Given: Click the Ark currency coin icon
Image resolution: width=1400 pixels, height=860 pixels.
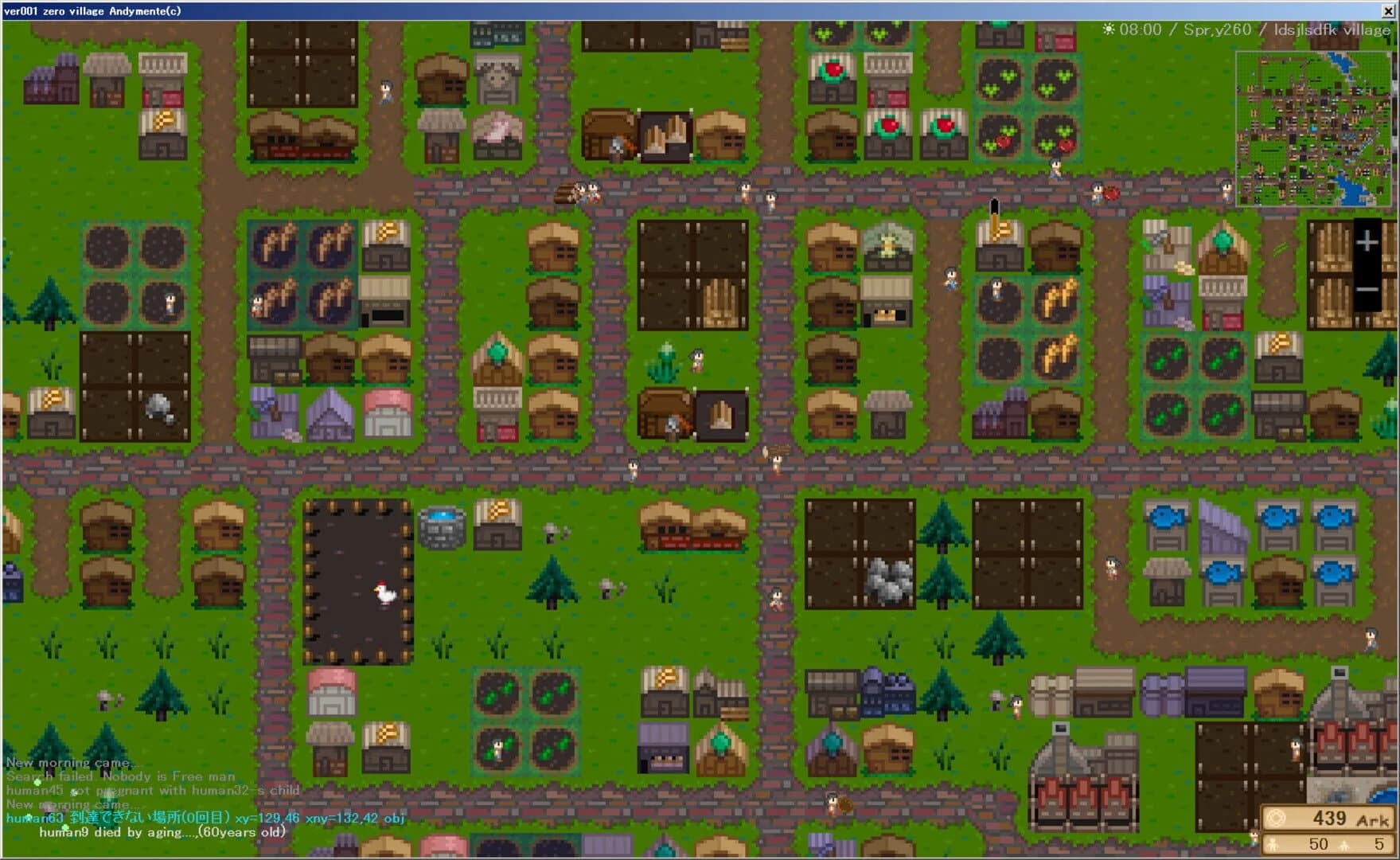Looking at the screenshot, I should (1276, 817).
